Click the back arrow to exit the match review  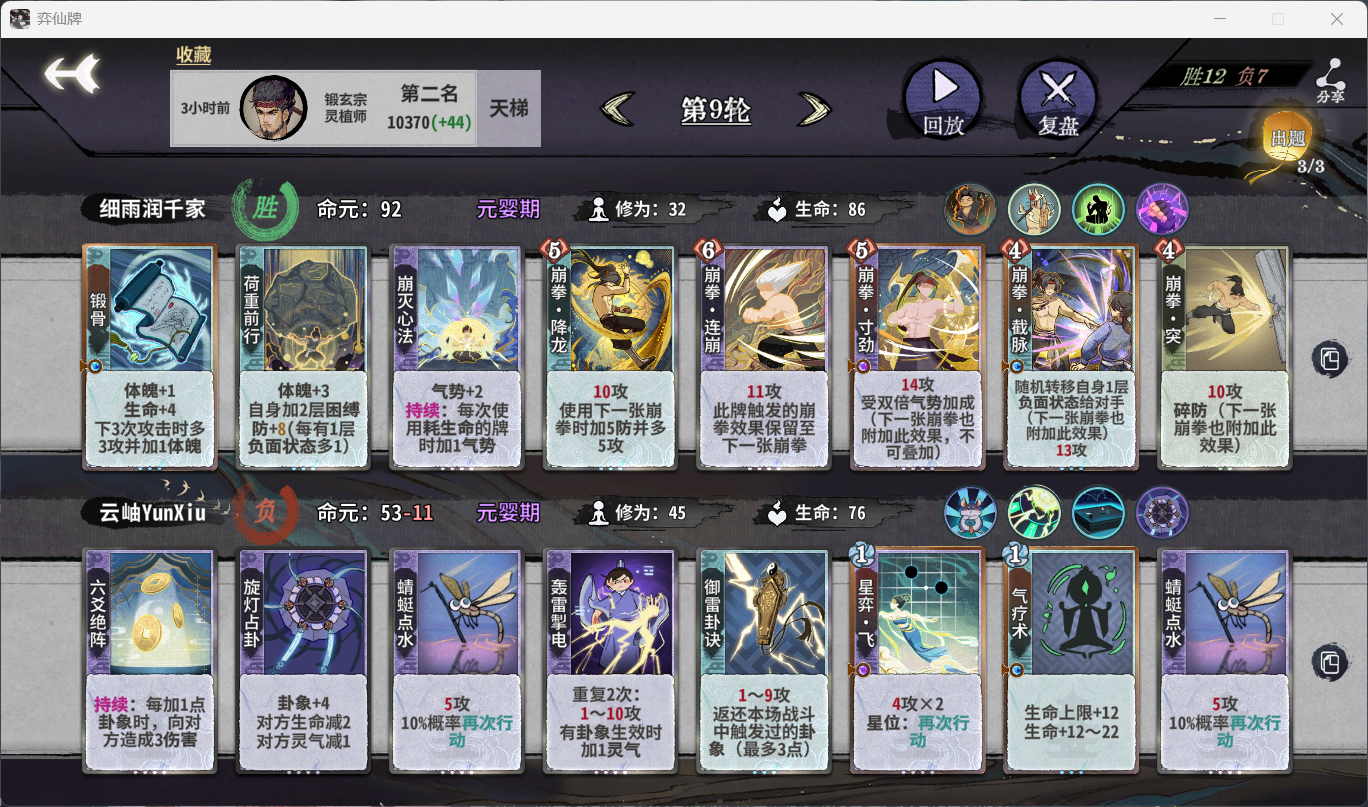[x=70, y=73]
